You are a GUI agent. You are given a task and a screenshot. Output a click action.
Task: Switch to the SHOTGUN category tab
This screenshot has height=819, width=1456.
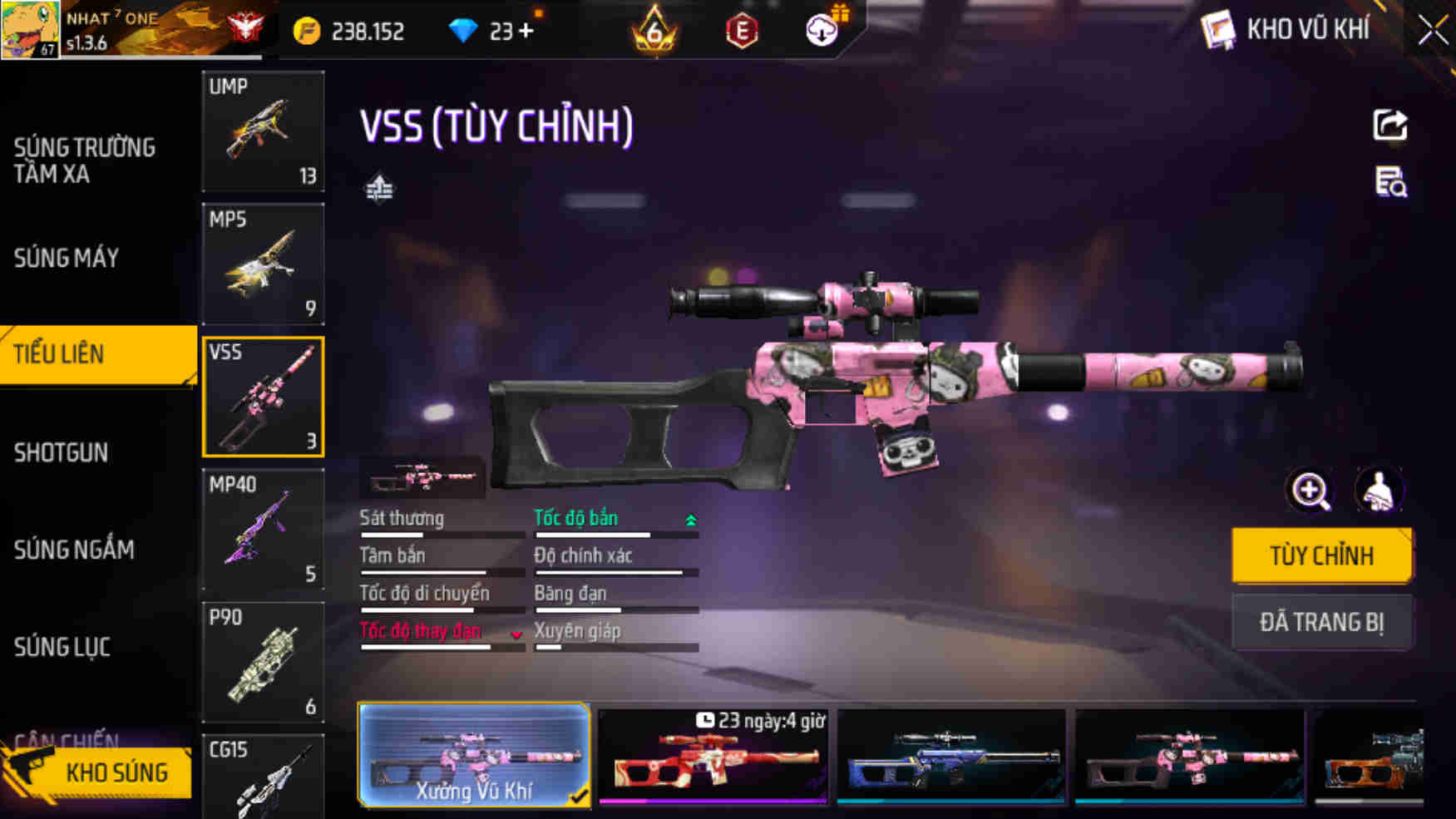click(62, 453)
